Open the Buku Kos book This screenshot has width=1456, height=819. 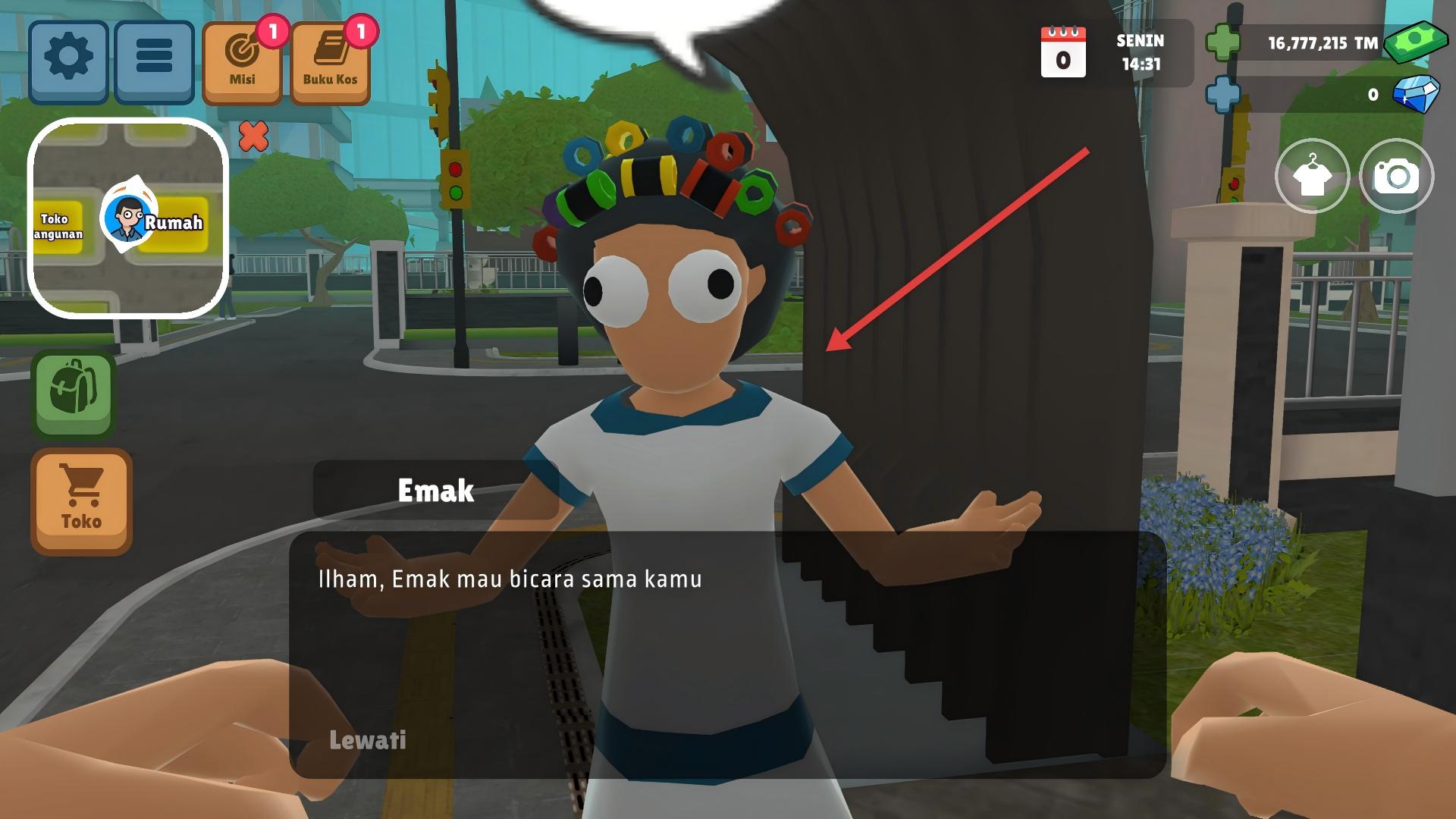tap(330, 63)
